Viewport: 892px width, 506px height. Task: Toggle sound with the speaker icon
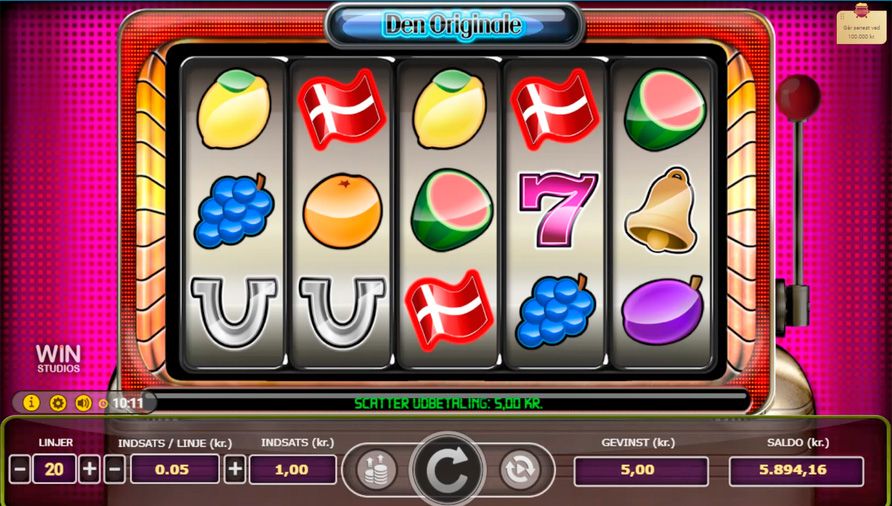[83, 403]
